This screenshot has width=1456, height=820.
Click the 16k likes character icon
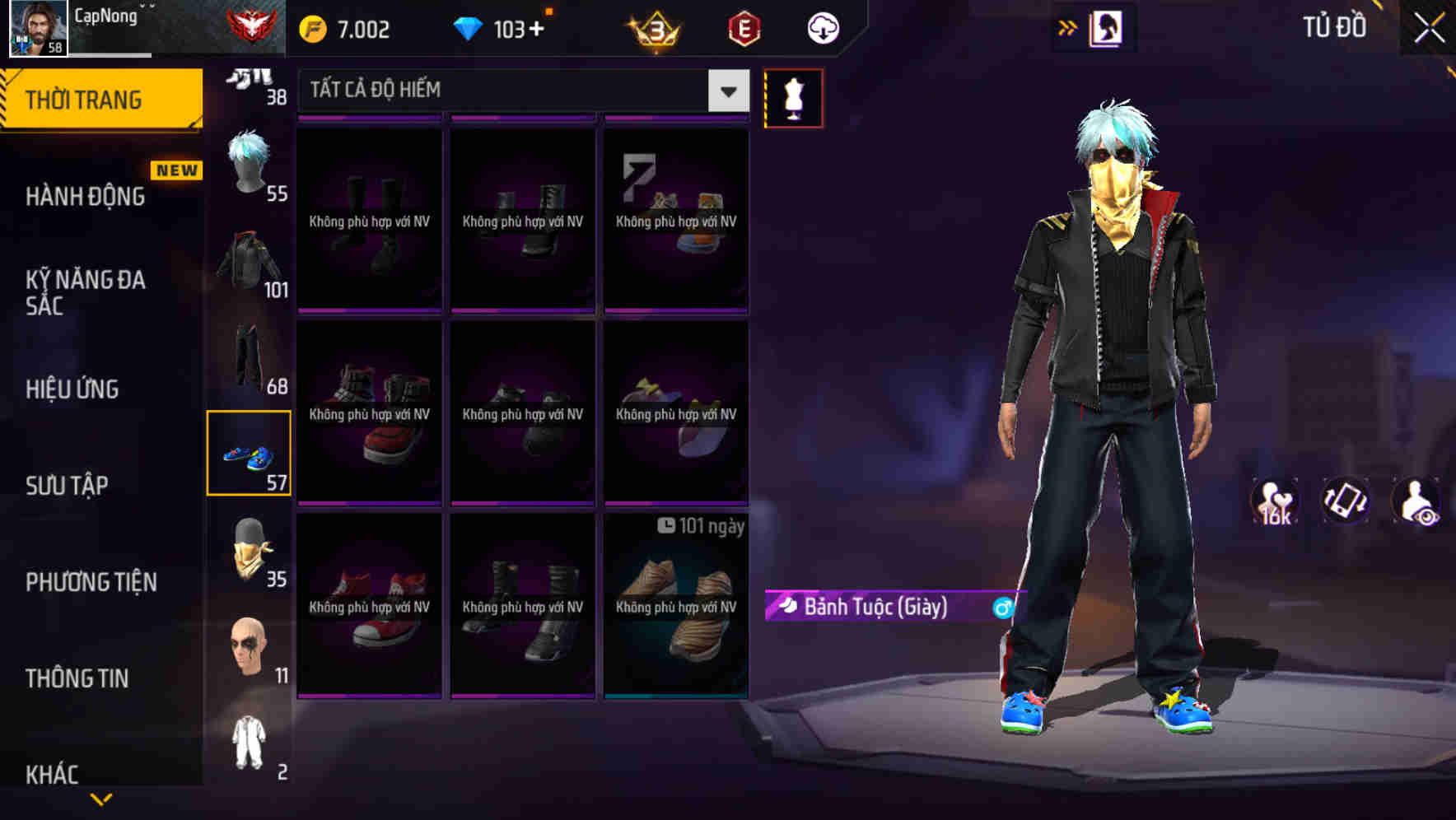click(x=1275, y=502)
